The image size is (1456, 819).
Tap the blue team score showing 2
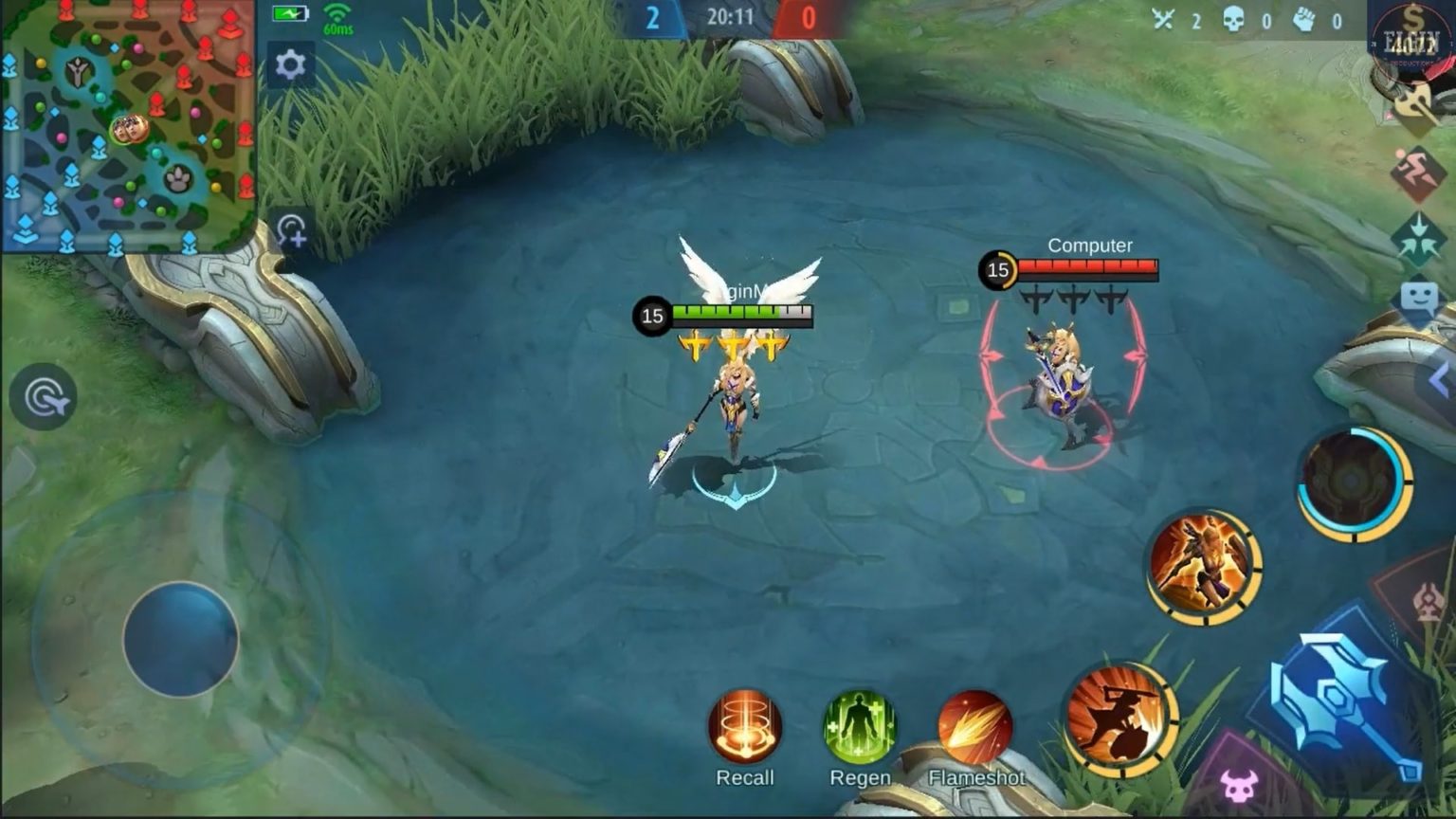pos(653,17)
